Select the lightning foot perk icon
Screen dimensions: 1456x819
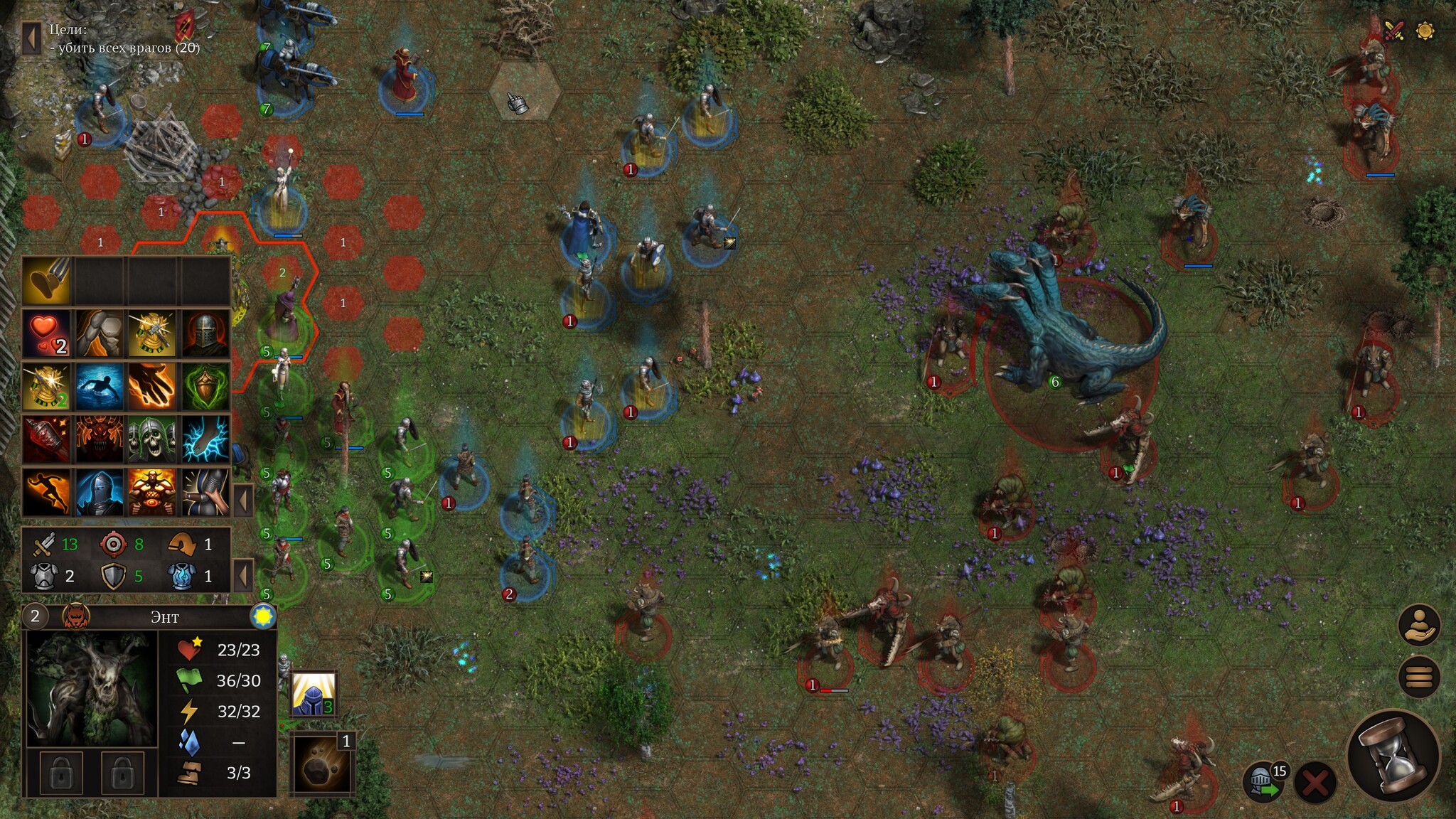tap(206, 439)
